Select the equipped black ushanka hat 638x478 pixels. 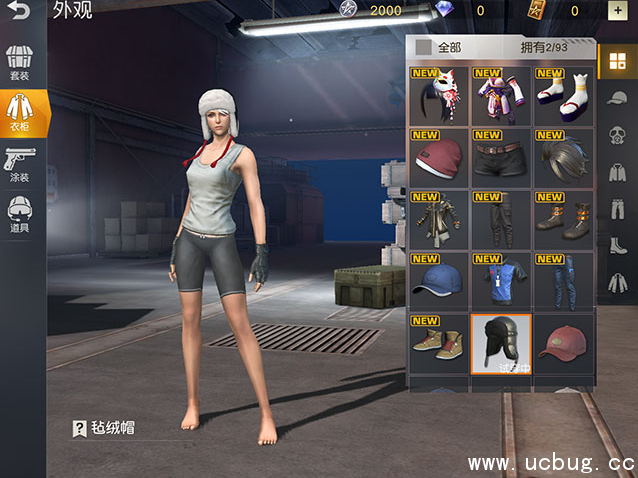[501, 344]
